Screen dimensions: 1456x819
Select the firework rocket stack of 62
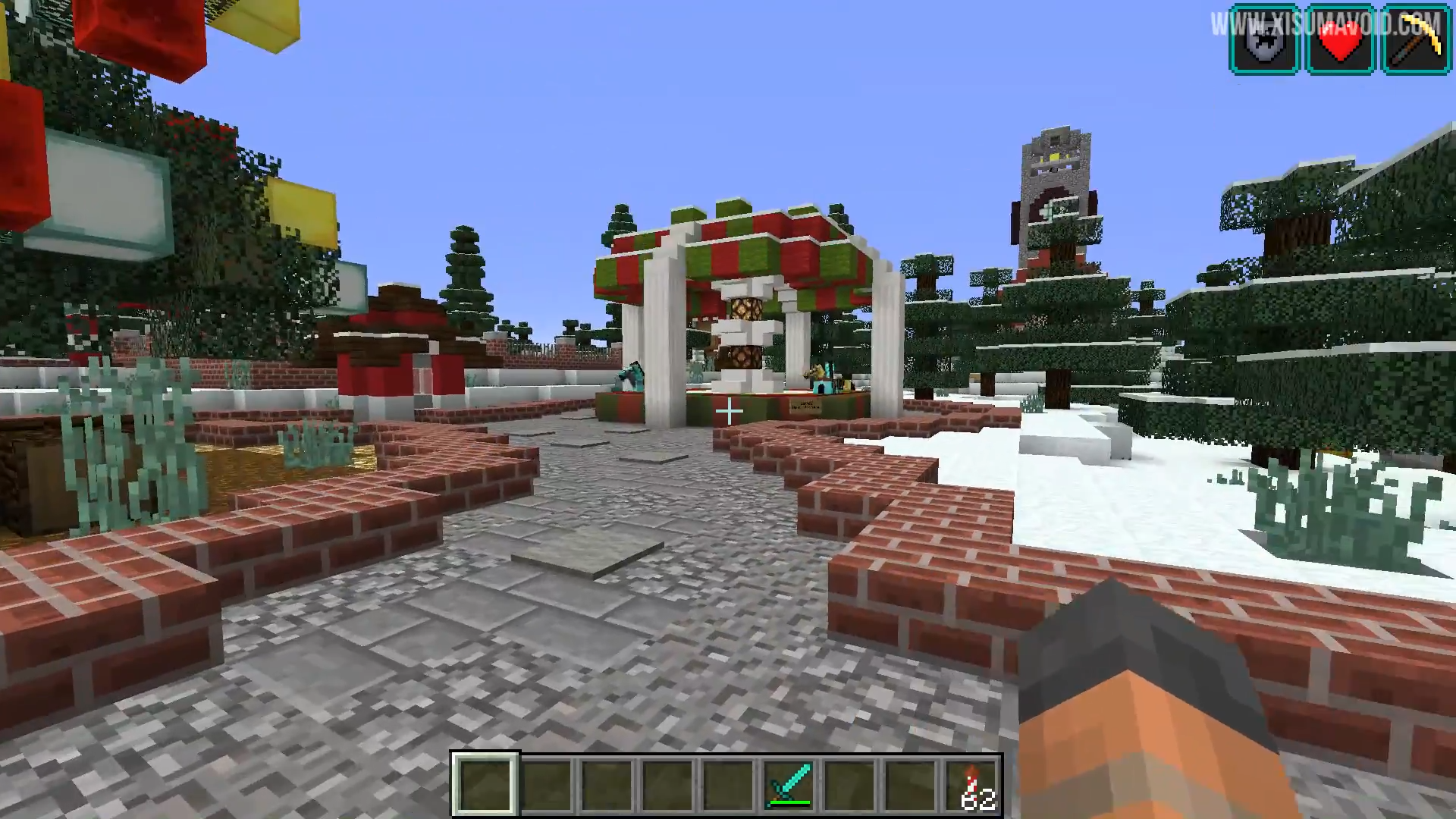(972, 785)
